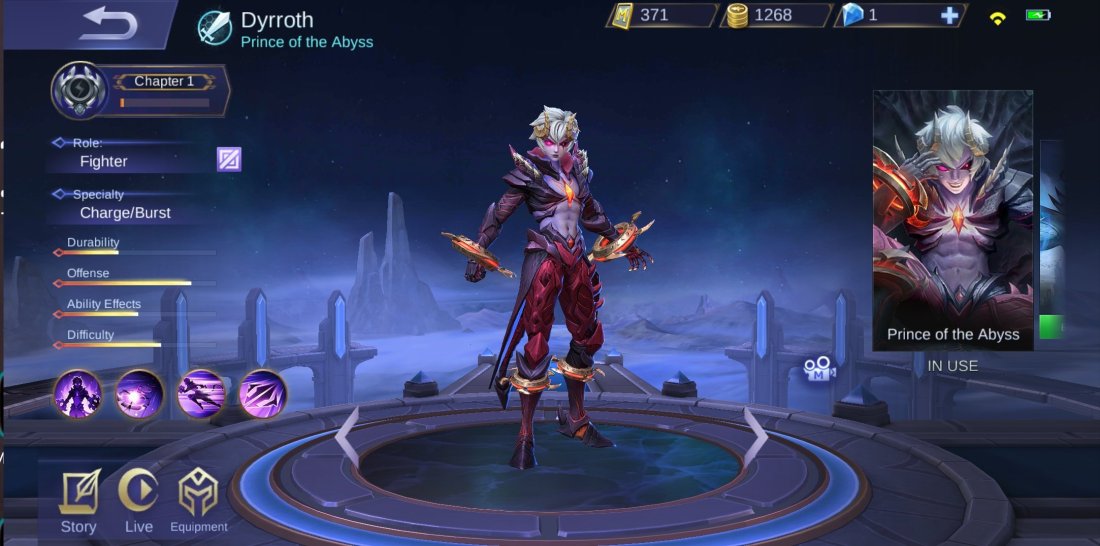The image size is (1100, 546).
Task: Select the Prince of the Abyss skin card
Action: (x=952, y=220)
